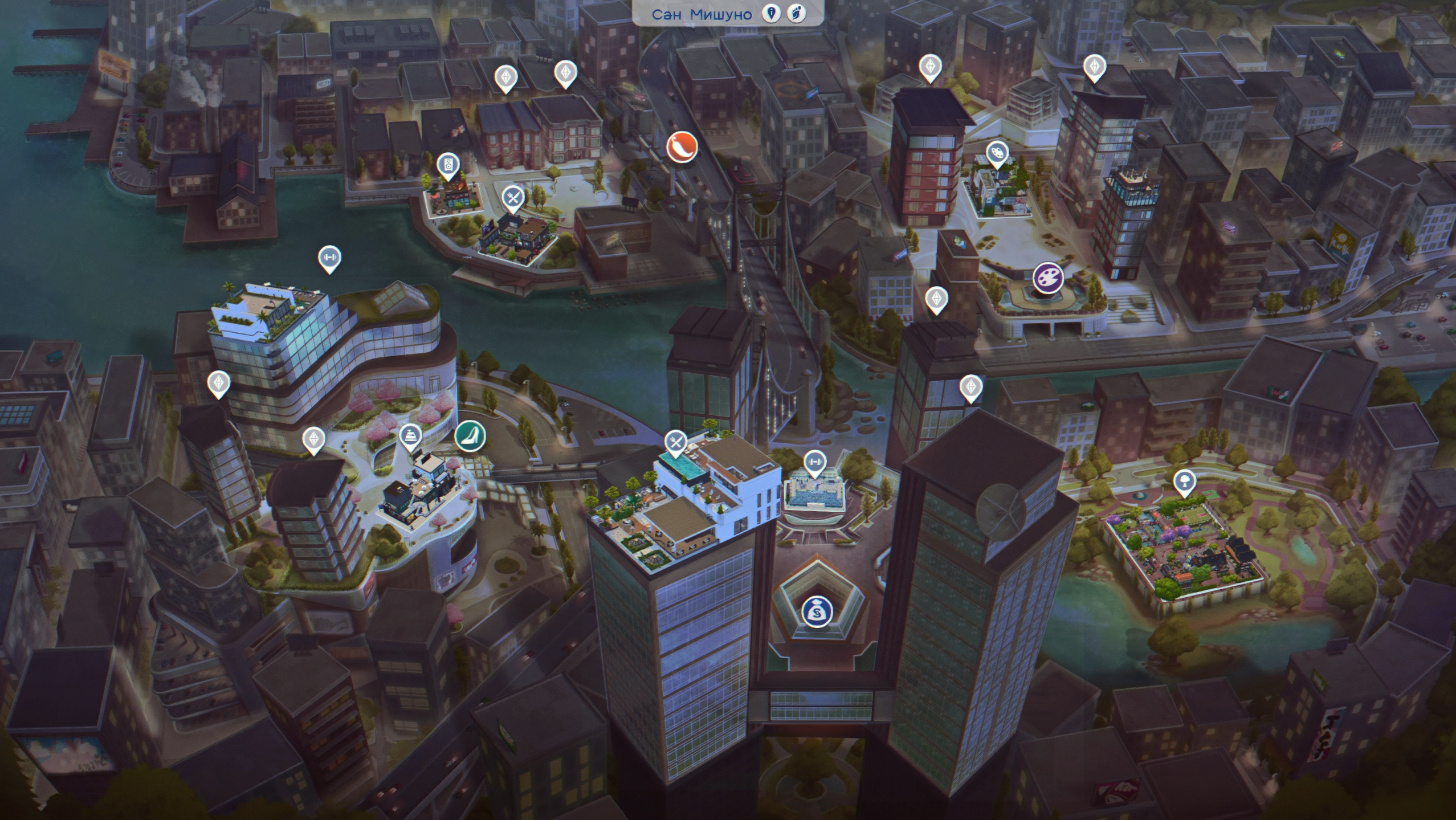Select the tree park lot pin
Image resolution: width=1456 pixels, height=820 pixels.
pyautogui.click(x=1185, y=482)
